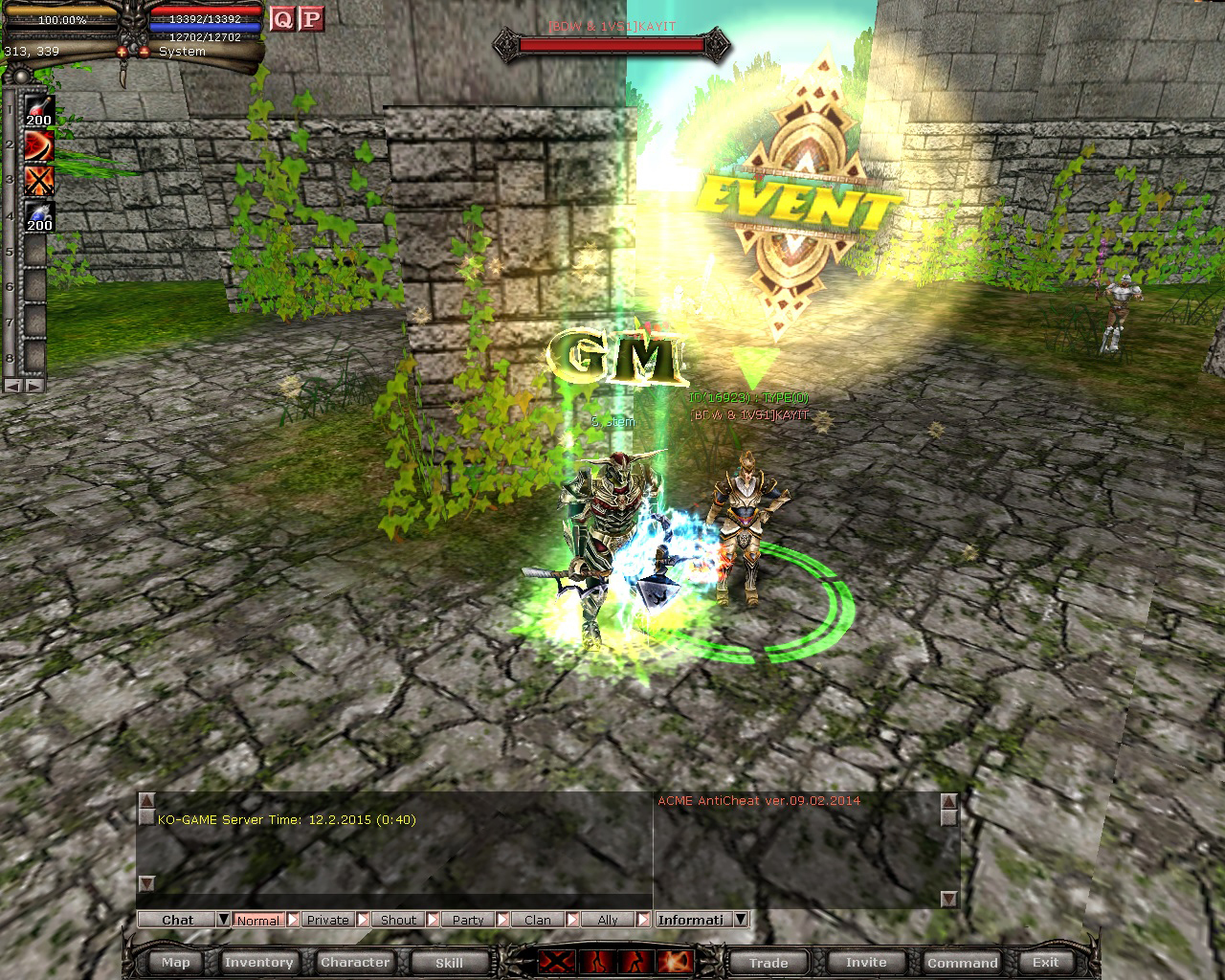Click the red Q button
The height and width of the screenshot is (980, 1225).
tap(282, 18)
